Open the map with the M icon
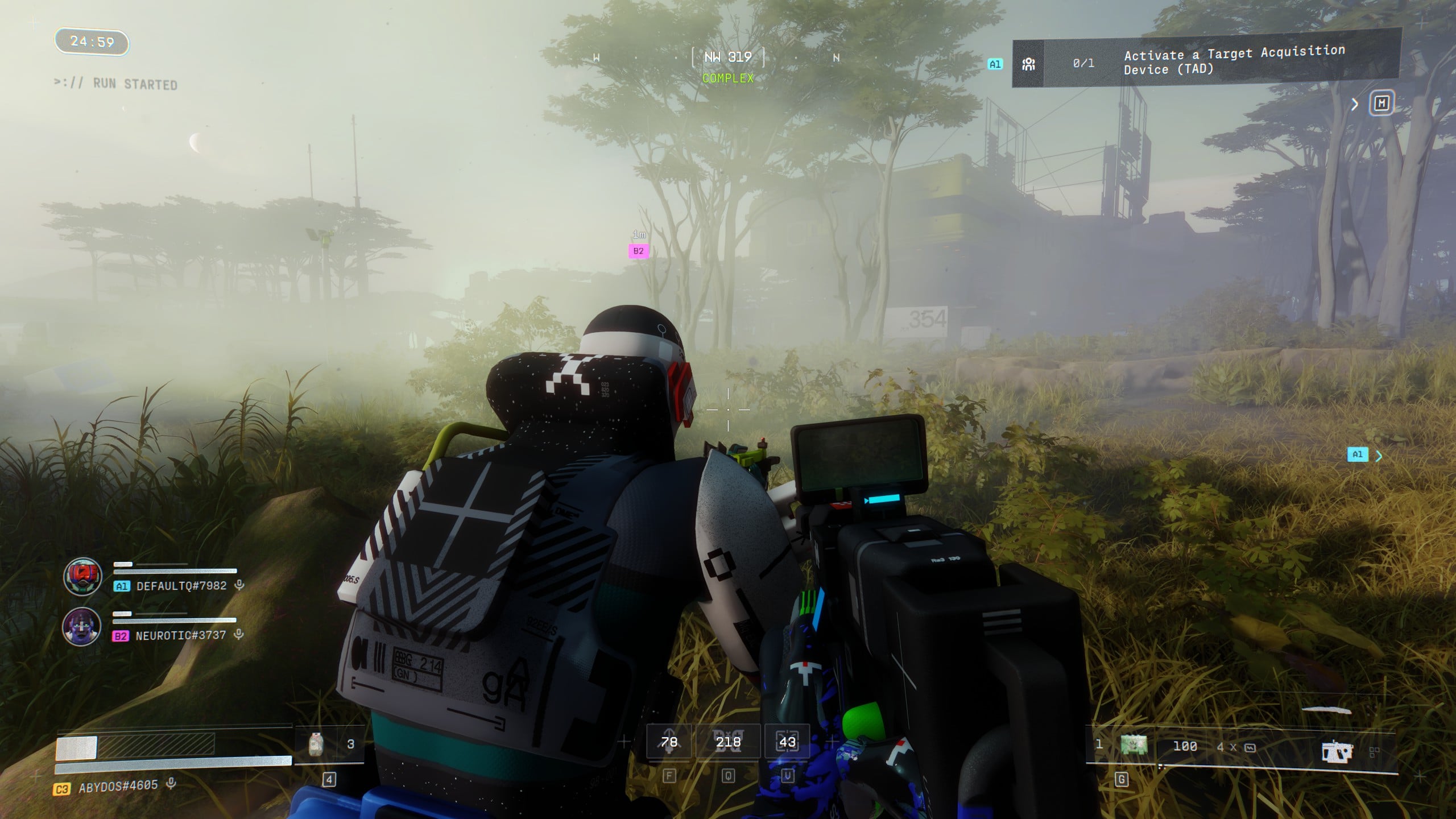The width and height of the screenshot is (1456, 819). point(1381,104)
